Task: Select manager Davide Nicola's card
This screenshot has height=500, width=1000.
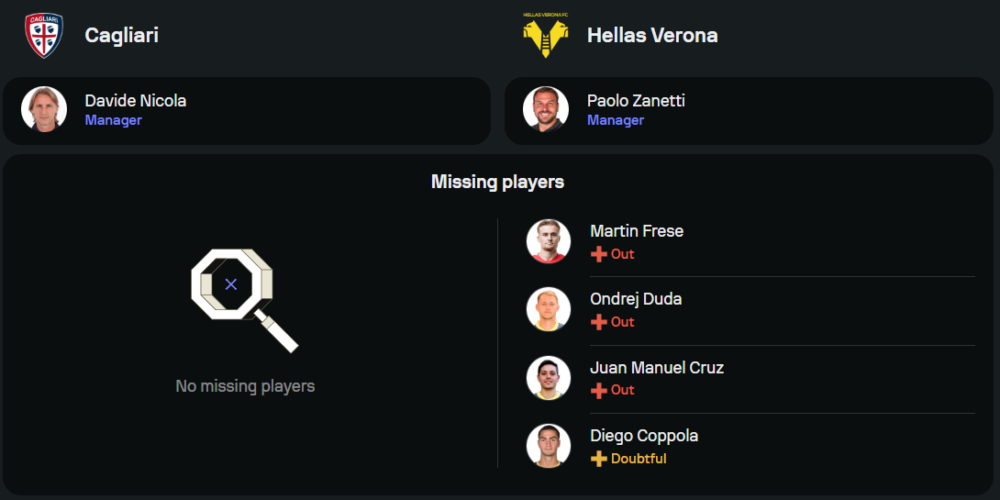Action: tap(246, 110)
